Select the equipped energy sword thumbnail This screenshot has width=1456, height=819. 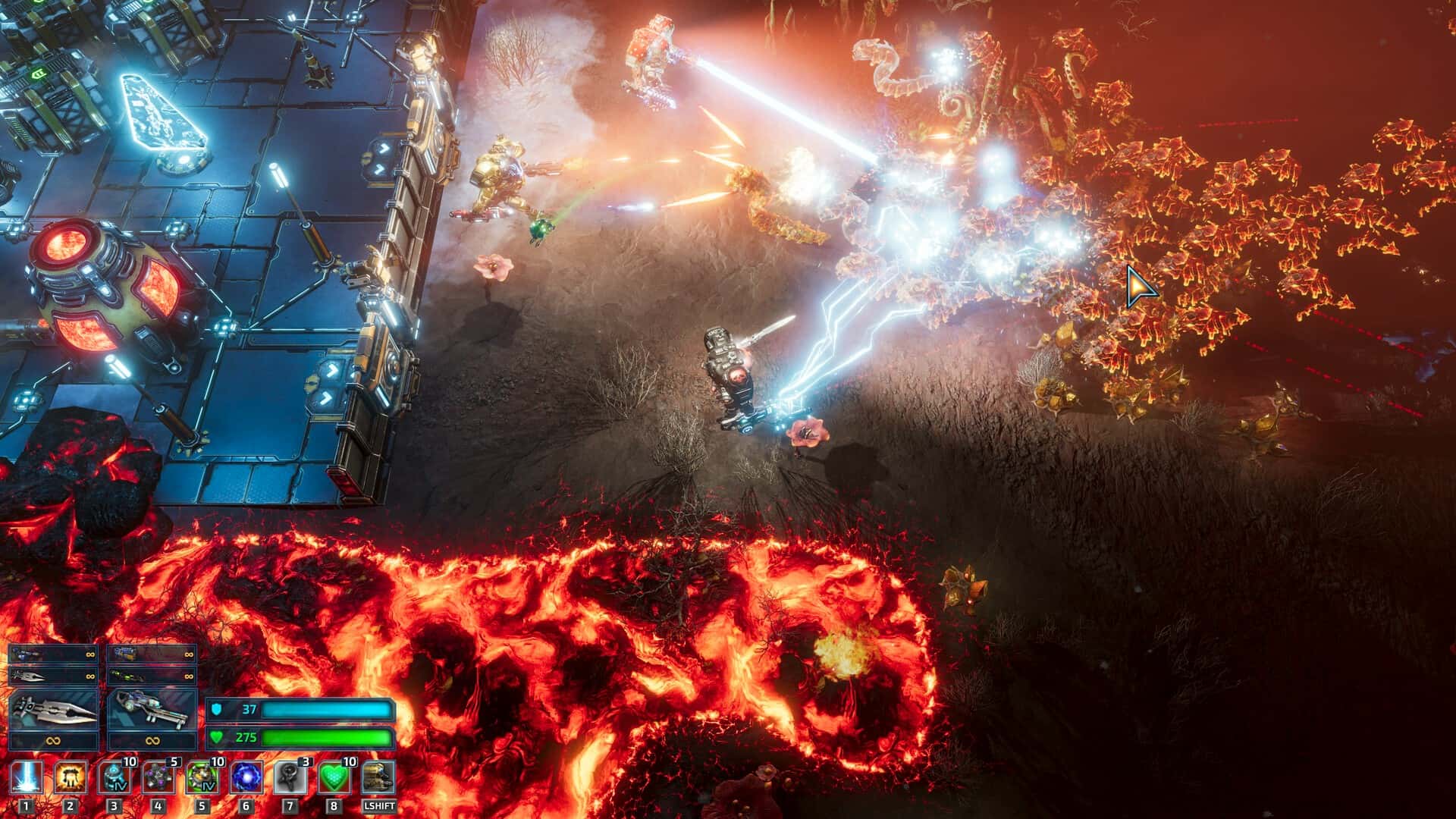(53, 710)
